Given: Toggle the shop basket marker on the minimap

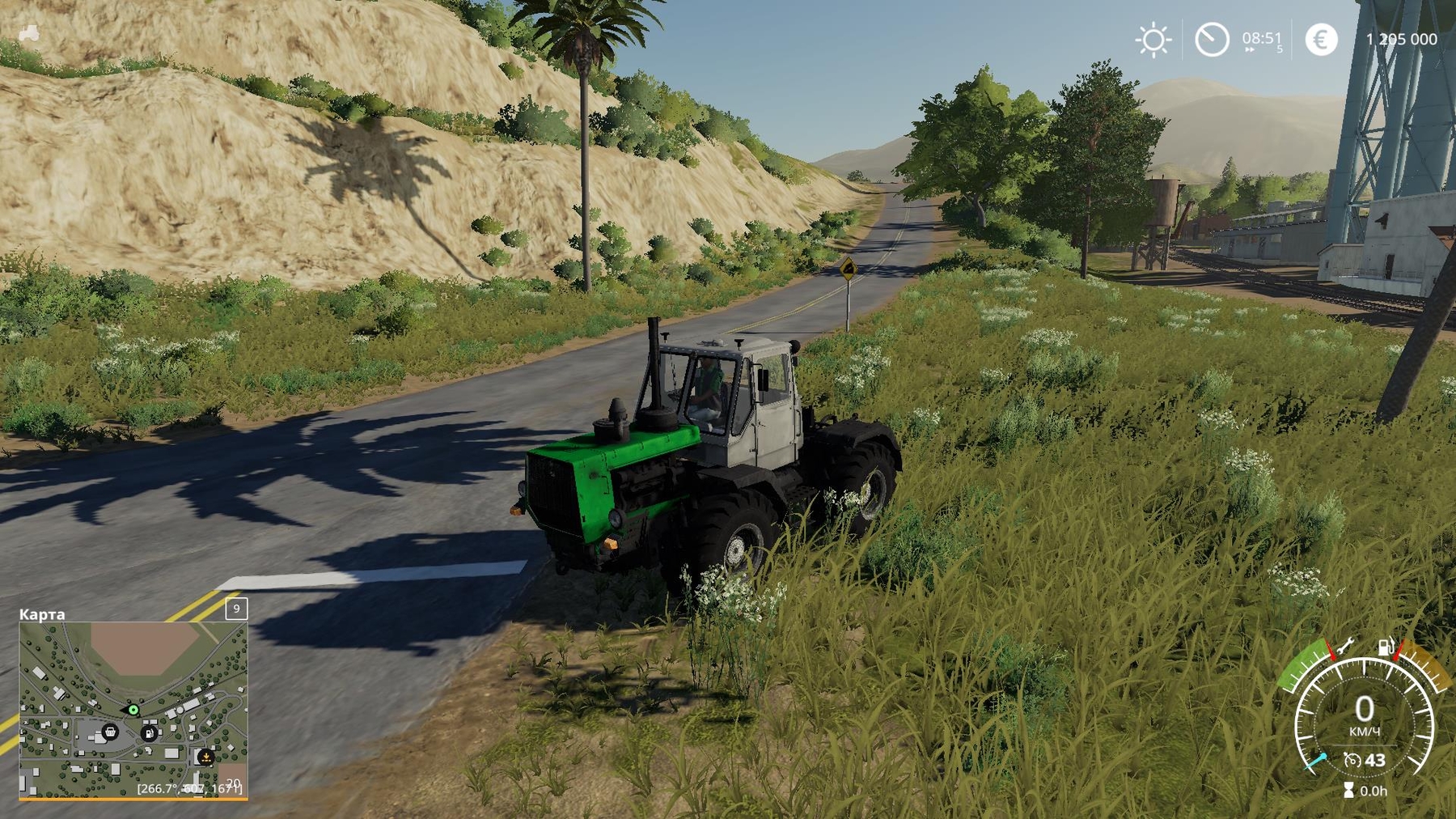Looking at the screenshot, I should (x=110, y=732).
